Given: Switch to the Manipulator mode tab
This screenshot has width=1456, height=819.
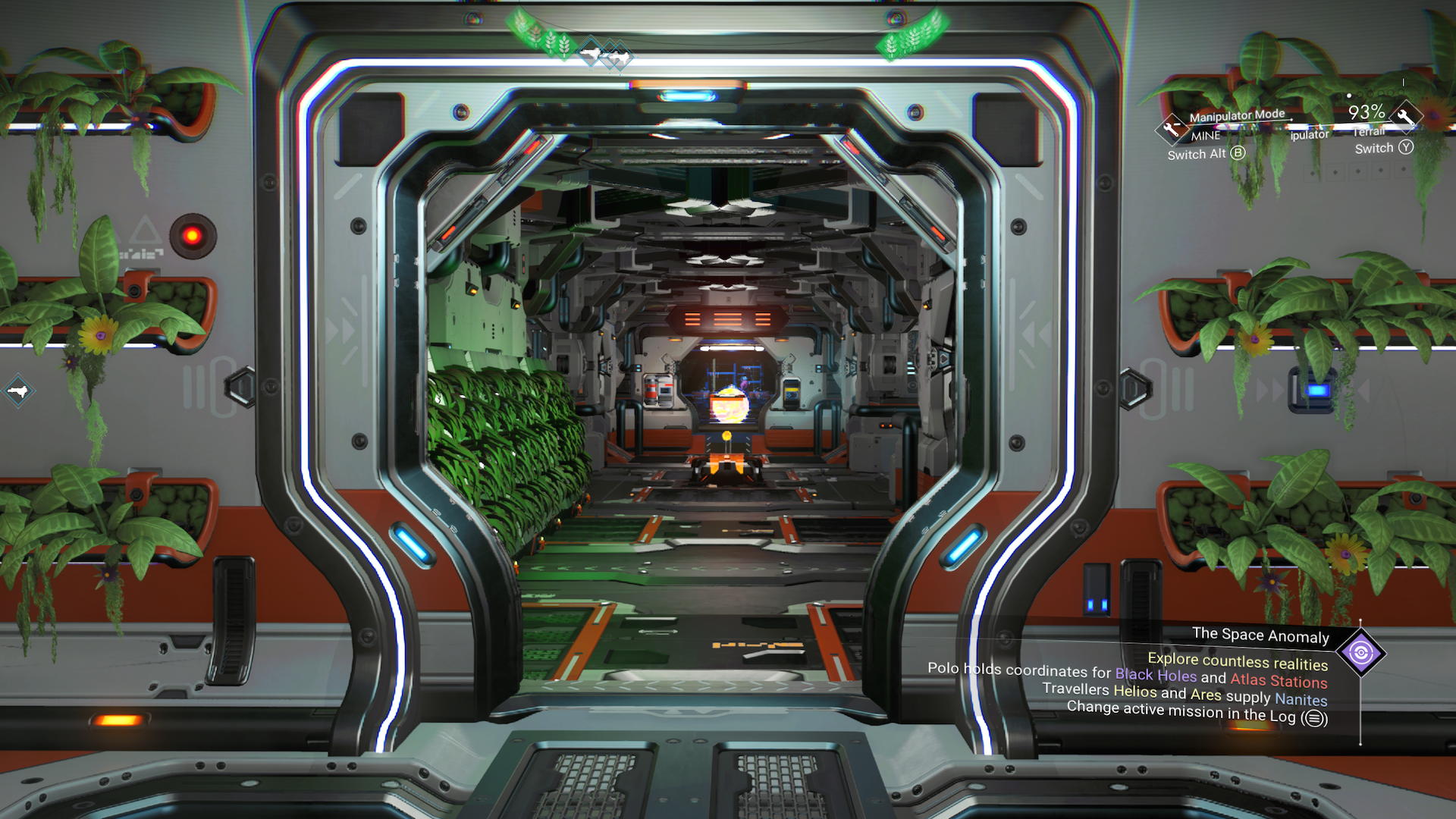Looking at the screenshot, I should click(x=1309, y=134).
